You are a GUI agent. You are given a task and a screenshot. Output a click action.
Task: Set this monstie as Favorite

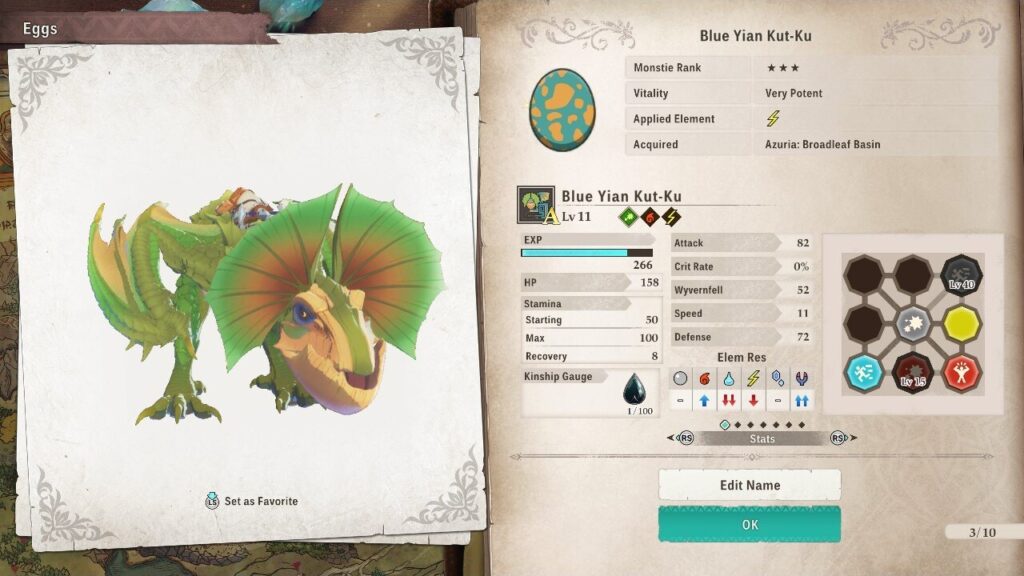251,501
